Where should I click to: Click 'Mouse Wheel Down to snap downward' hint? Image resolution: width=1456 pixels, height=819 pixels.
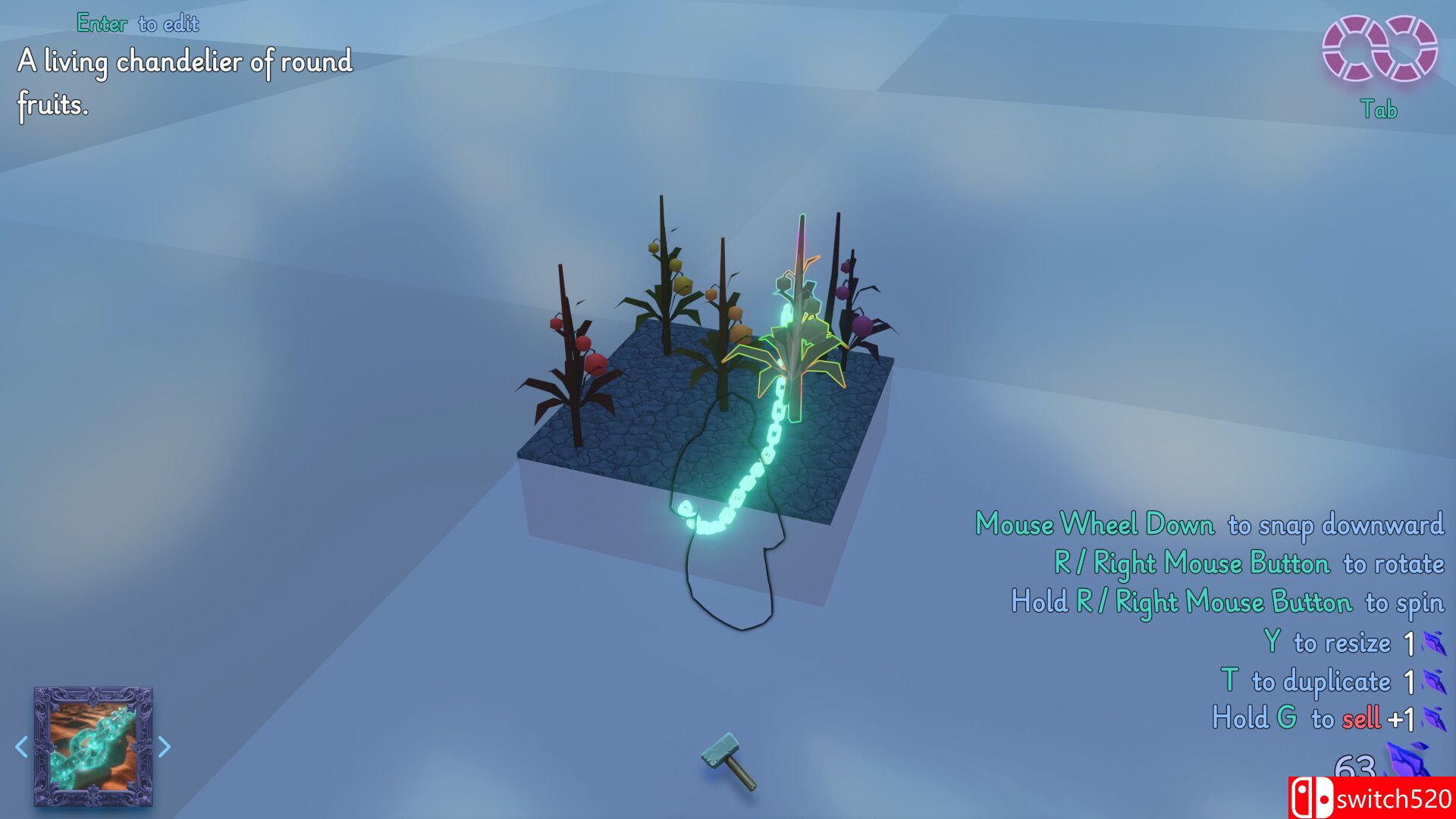[x=1209, y=524]
